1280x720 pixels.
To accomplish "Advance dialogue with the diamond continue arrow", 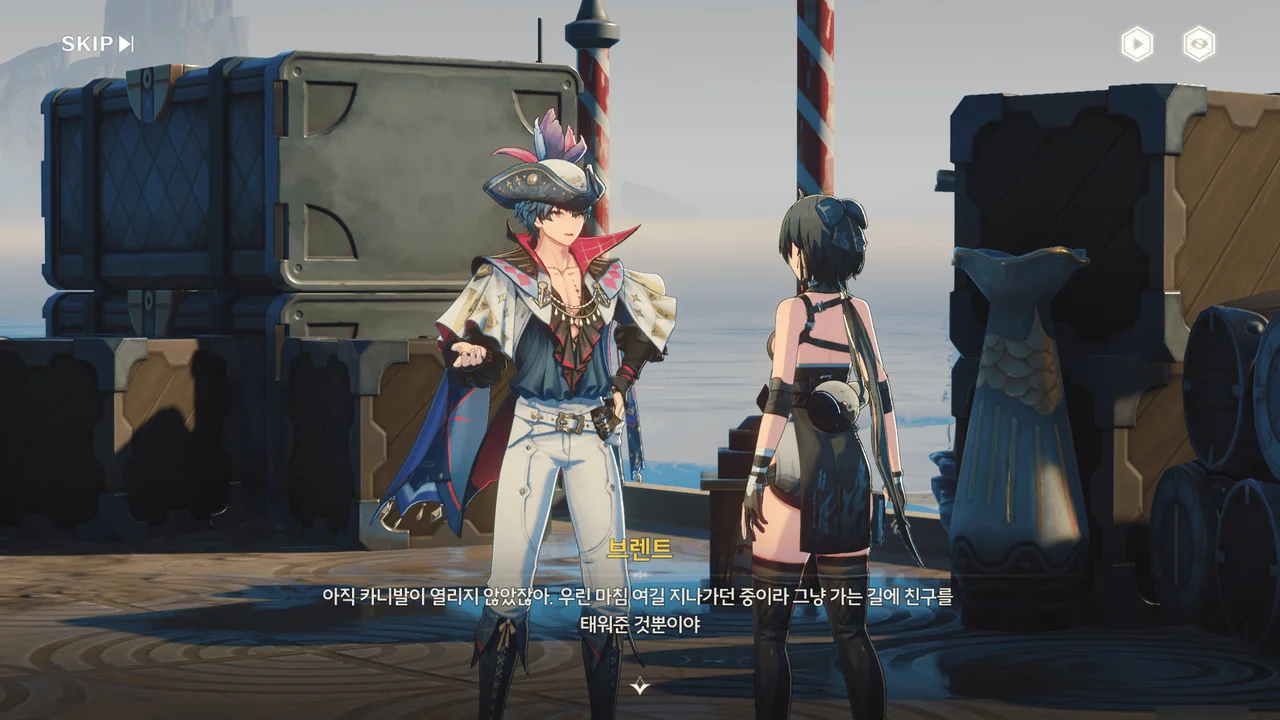I will 640,686.
